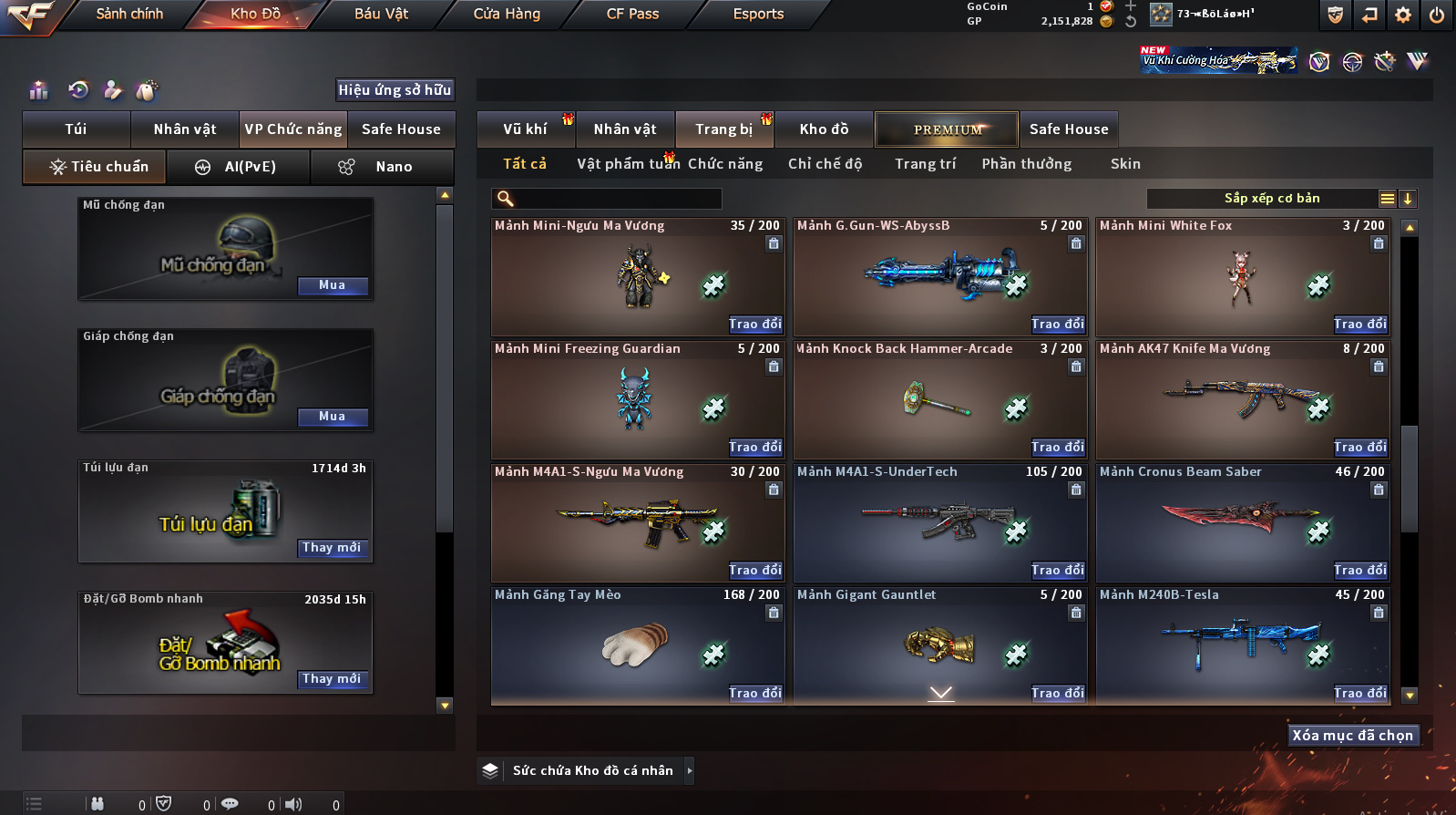This screenshot has height=815, width=1456.
Task: Open the PREMIUM inventory tab
Action: click(947, 129)
